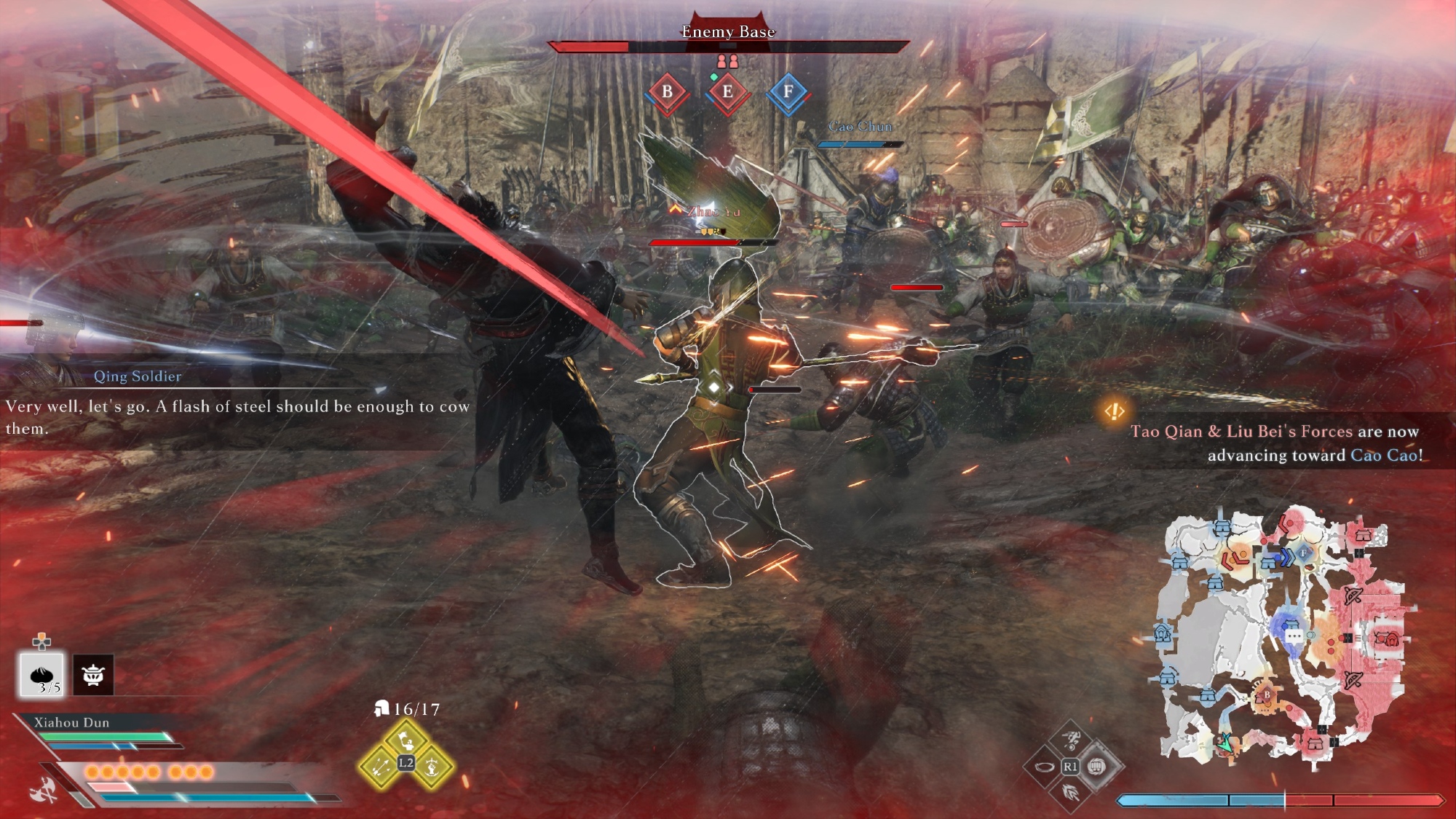Use the ring slash battle art

[x=1044, y=767]
